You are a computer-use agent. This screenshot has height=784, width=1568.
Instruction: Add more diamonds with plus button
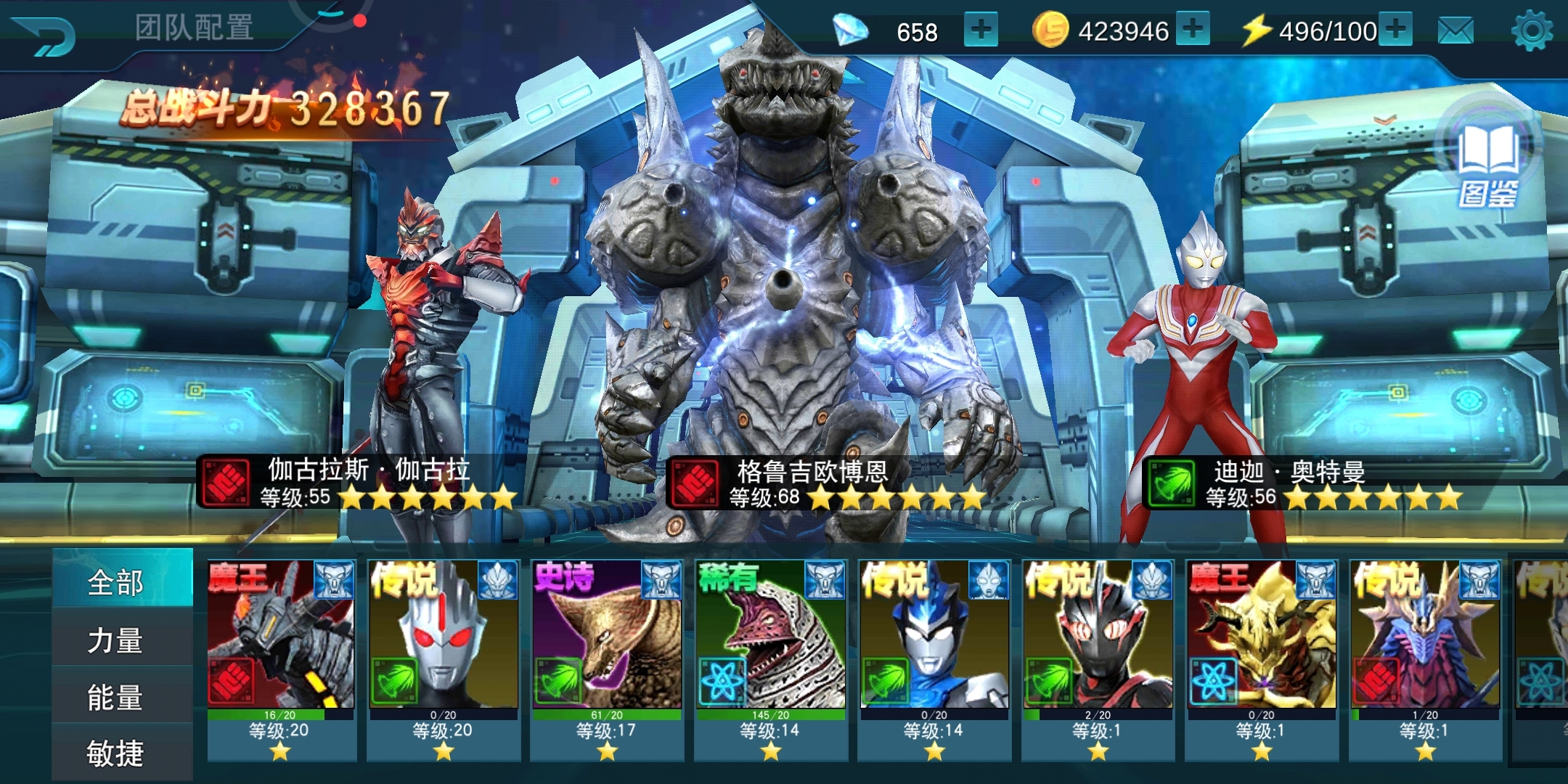coord(981,30)
